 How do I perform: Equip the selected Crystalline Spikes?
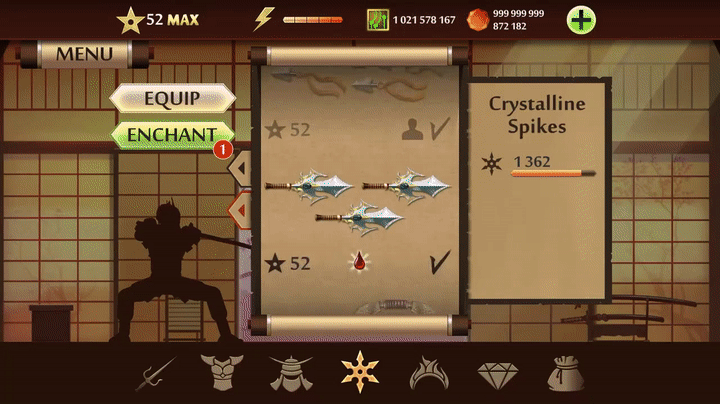click(172, 98)
